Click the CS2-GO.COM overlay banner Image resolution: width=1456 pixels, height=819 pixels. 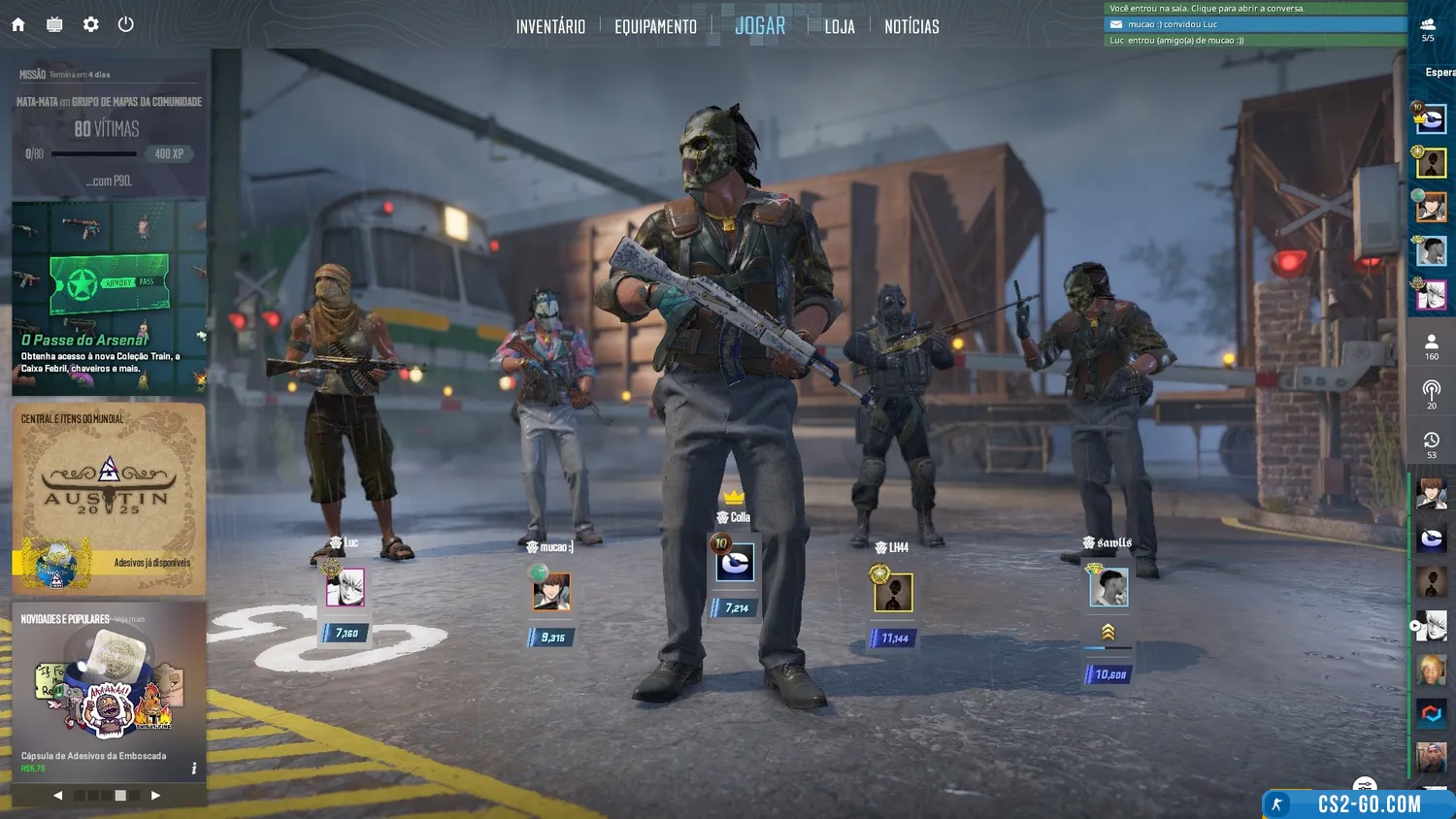point(1359,803)
